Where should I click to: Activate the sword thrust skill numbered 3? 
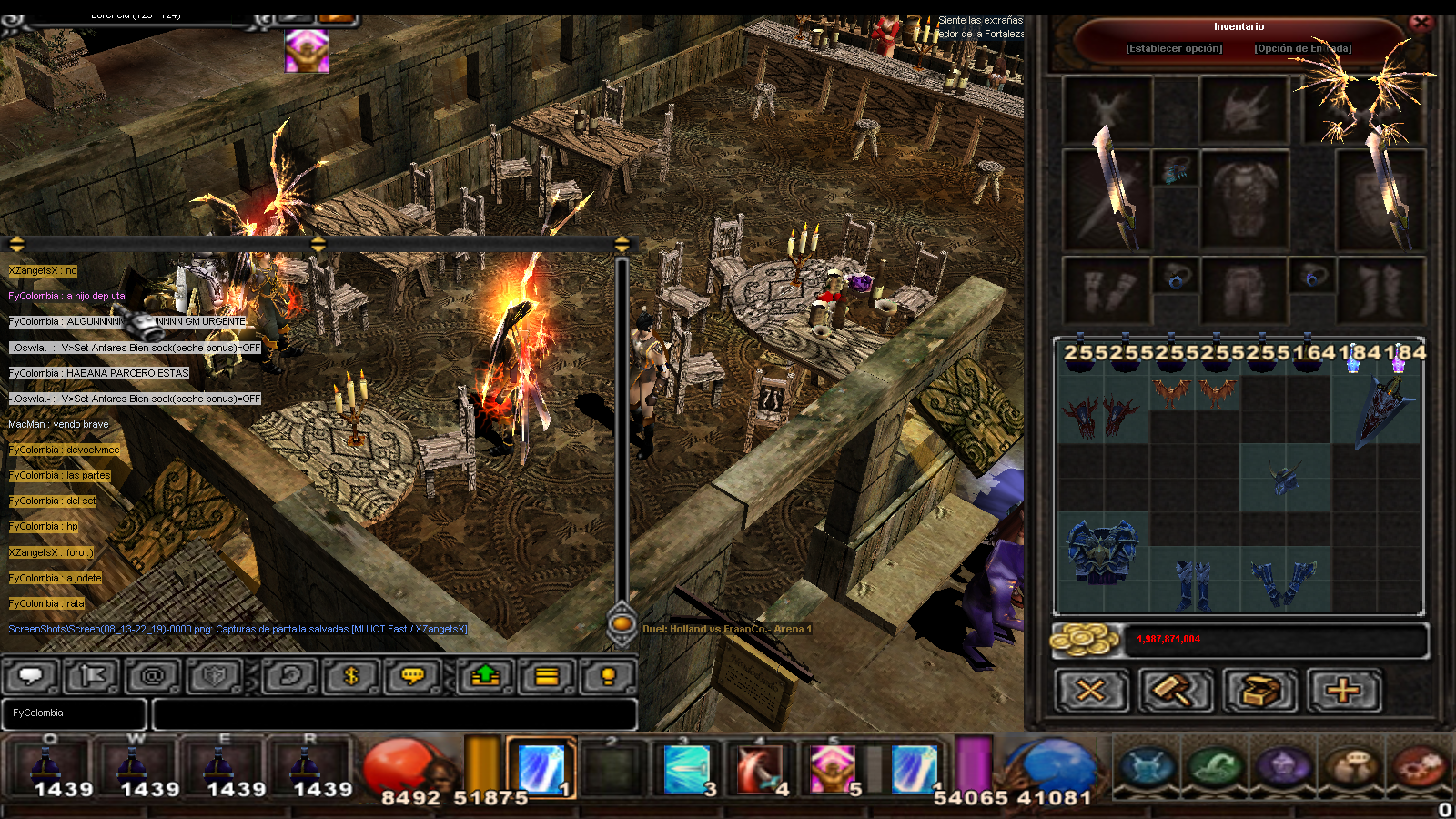pos(690,769)
